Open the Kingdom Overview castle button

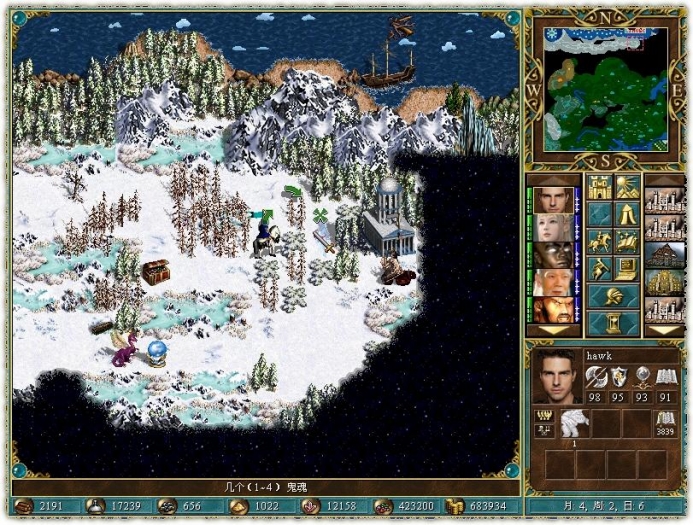(x=599, y=187)
